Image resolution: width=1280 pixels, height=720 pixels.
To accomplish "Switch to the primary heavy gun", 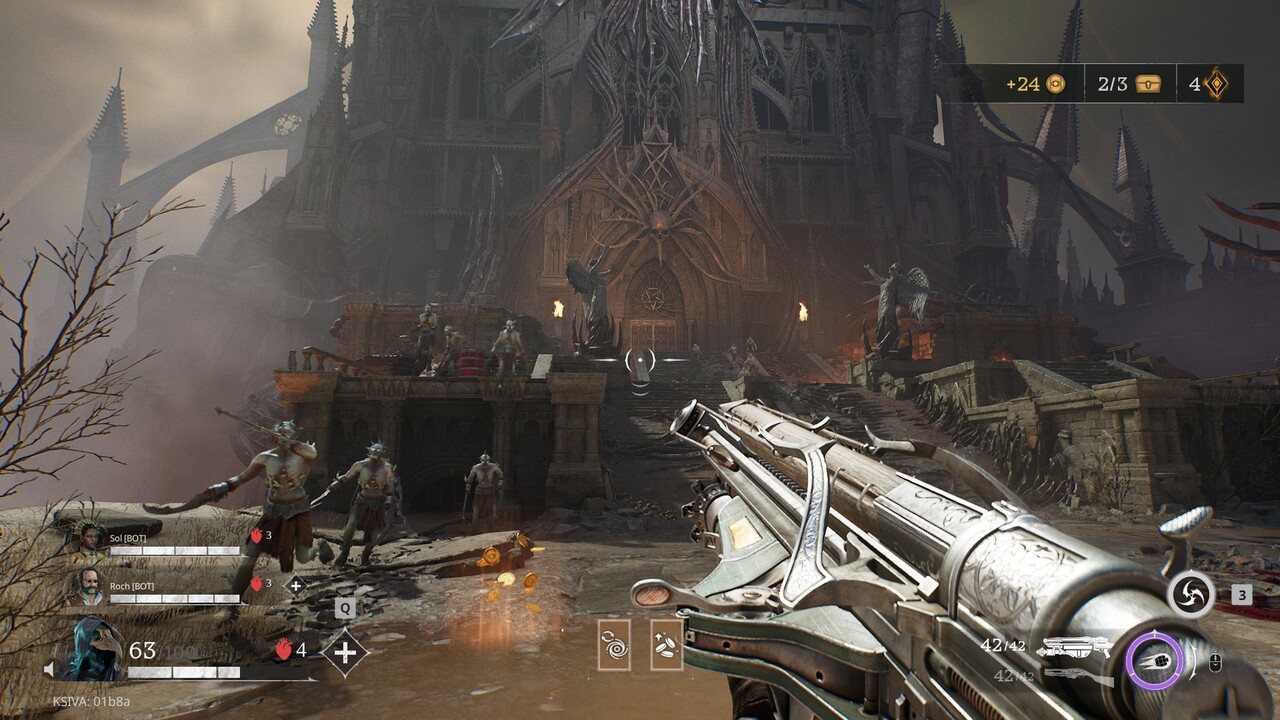I will tap(1073, 647).
